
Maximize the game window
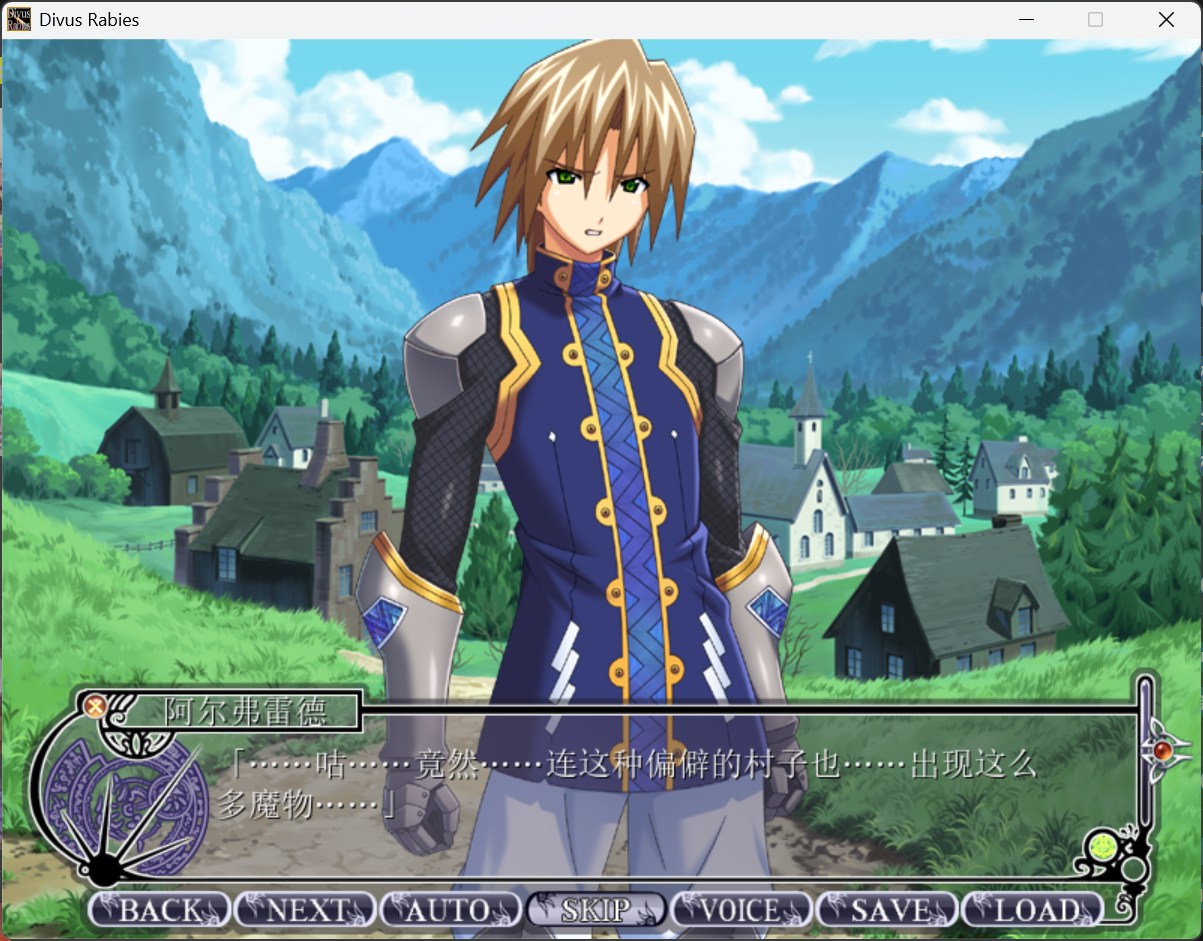click(x=1095, y=19)
